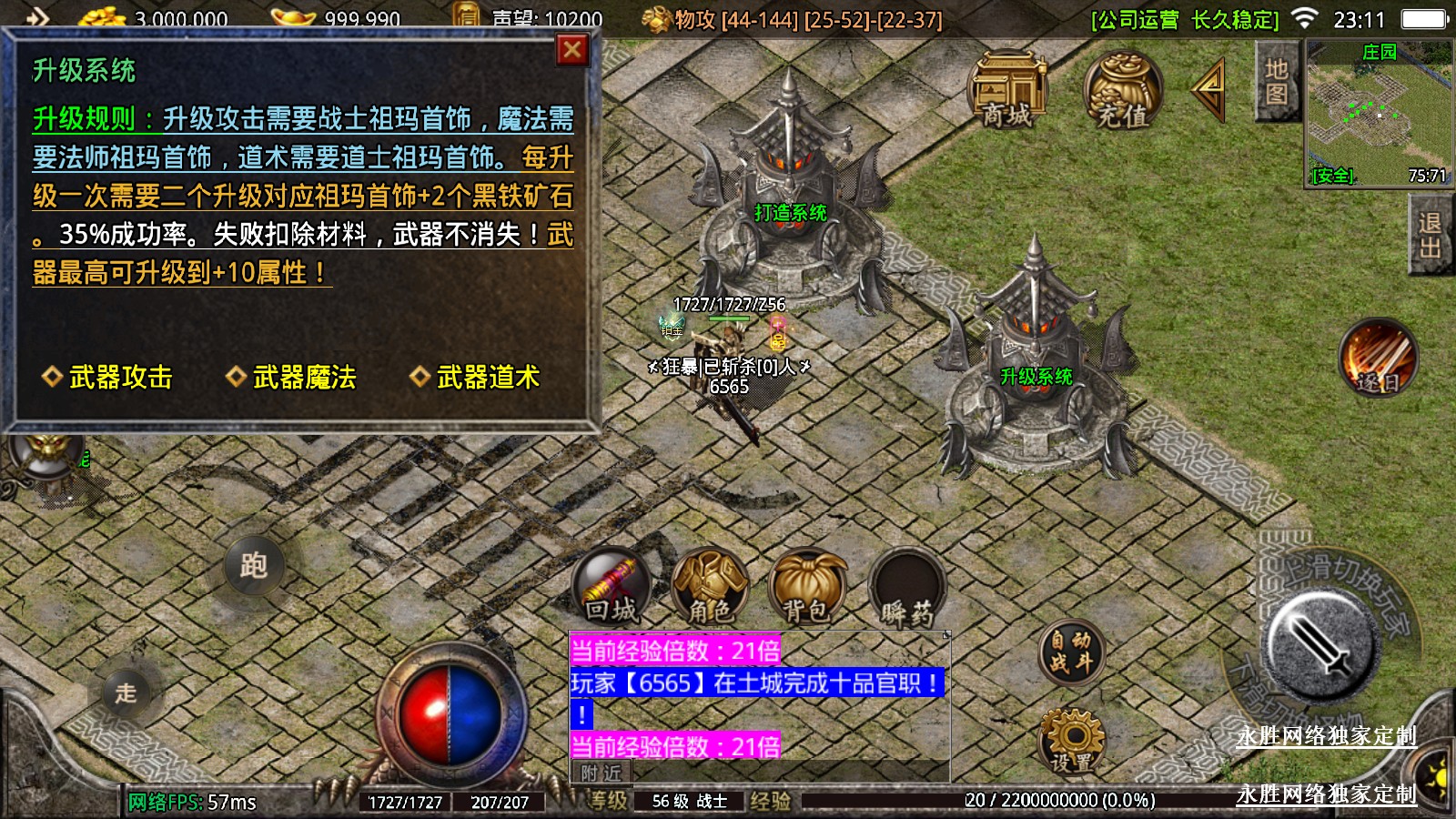Open the 商城 shop
The height and width of the screenshot is (819, 1456).
(x=1006, y=90)
